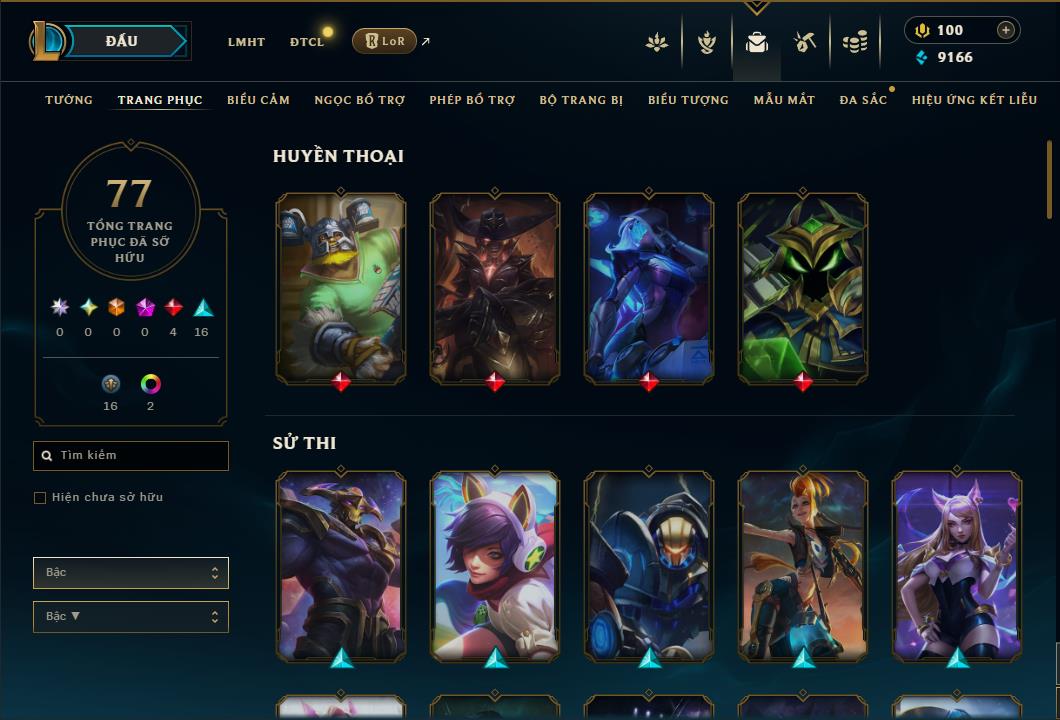Open the Bậc sort dropdown with arrow
The image size is (1060, 720).
tap(131, 617)
